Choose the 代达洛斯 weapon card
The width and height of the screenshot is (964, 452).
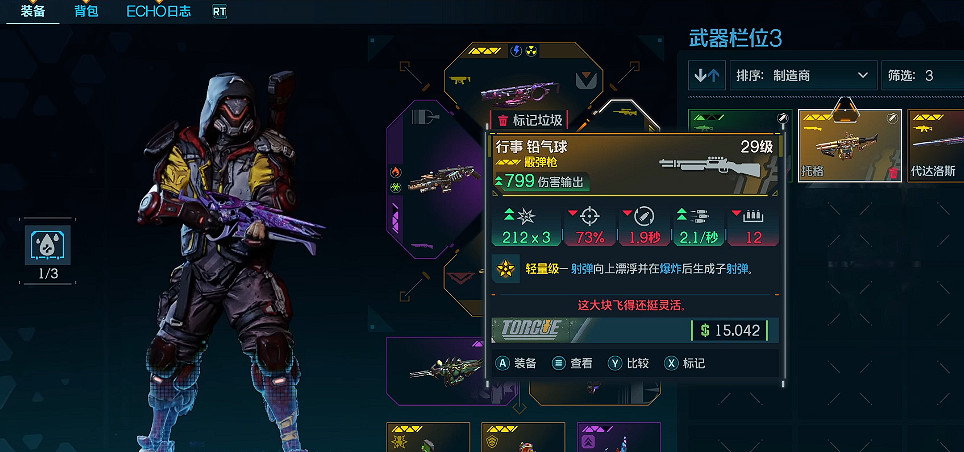(936, 146)
